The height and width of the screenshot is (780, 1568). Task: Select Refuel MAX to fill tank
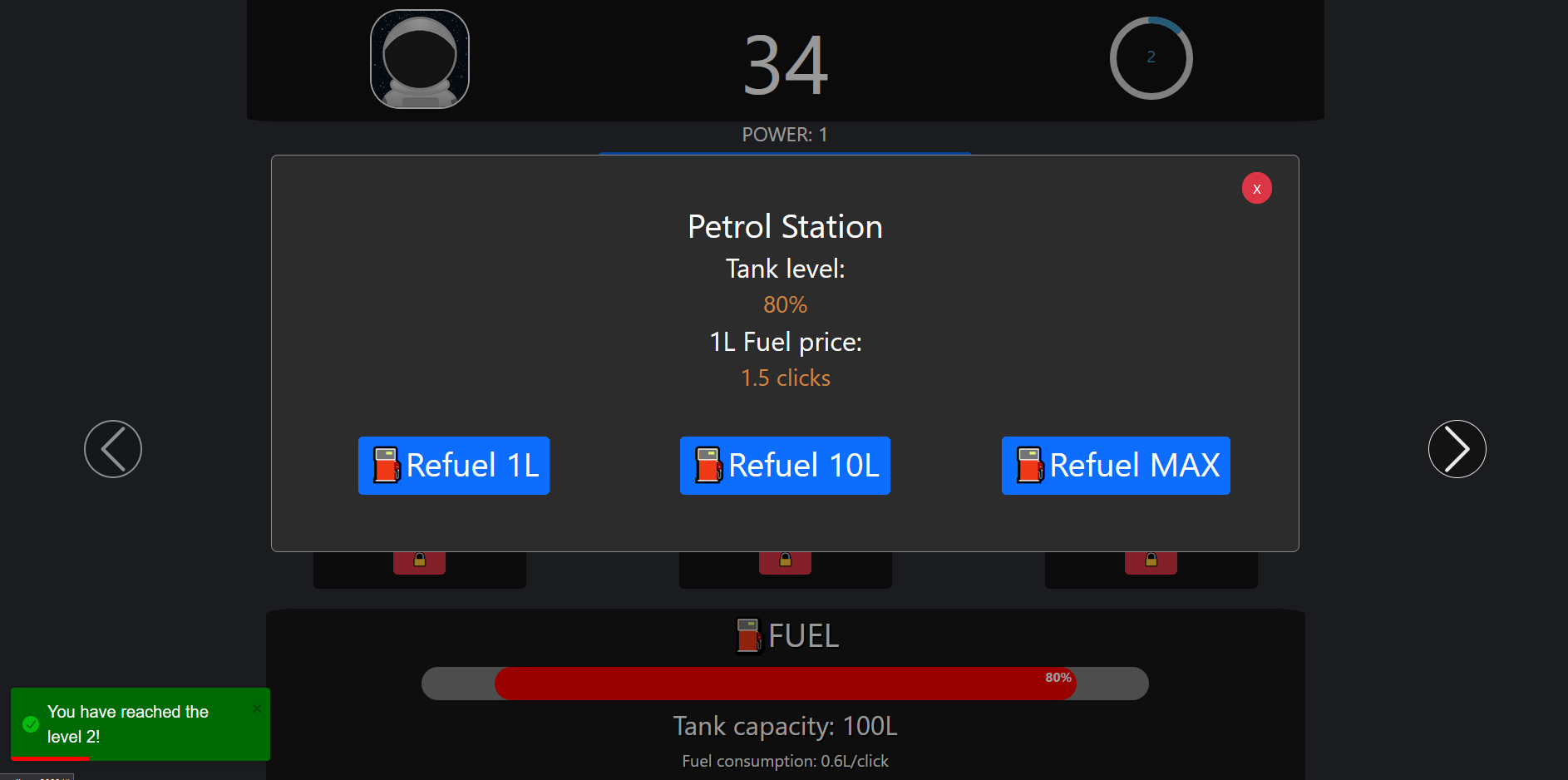(x=1116, y=466)
